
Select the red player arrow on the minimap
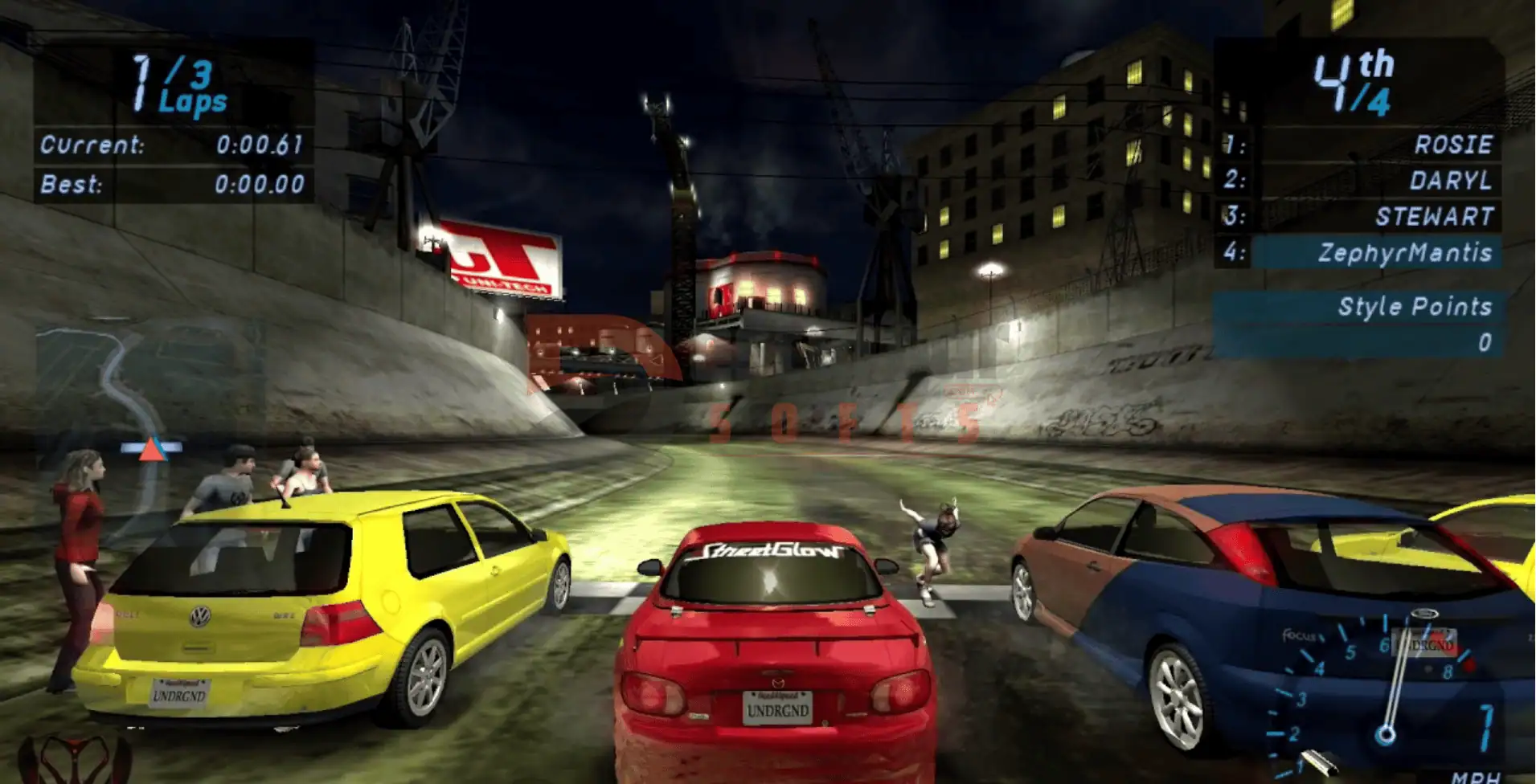coord(151,449)
